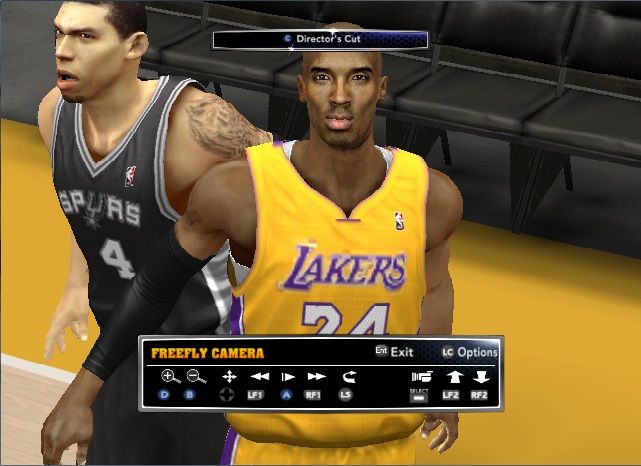
Task: Toggle the video camera icon
Action: (422, 377)
